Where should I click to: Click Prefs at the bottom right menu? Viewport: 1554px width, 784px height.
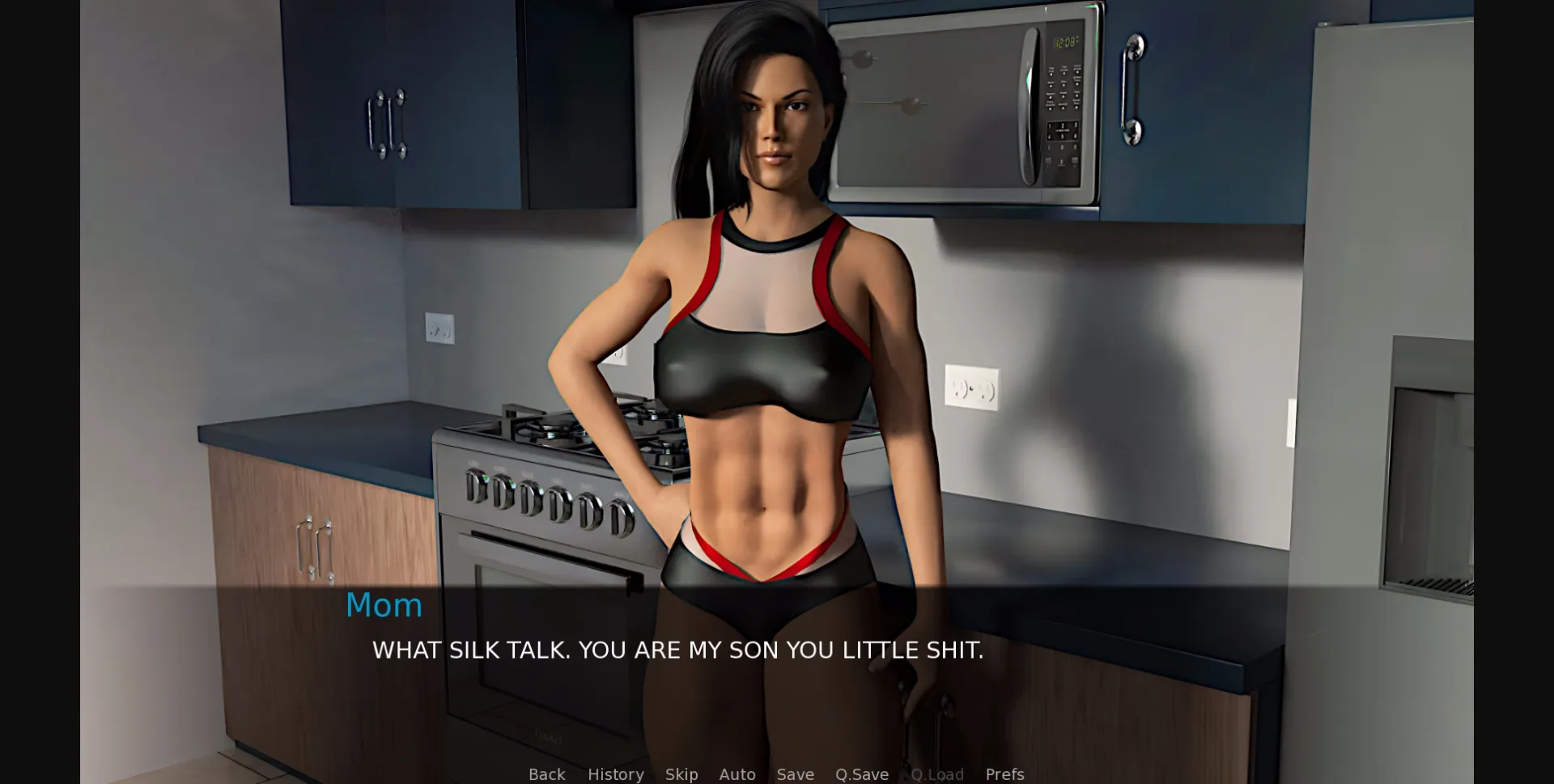coord(1004,773)
